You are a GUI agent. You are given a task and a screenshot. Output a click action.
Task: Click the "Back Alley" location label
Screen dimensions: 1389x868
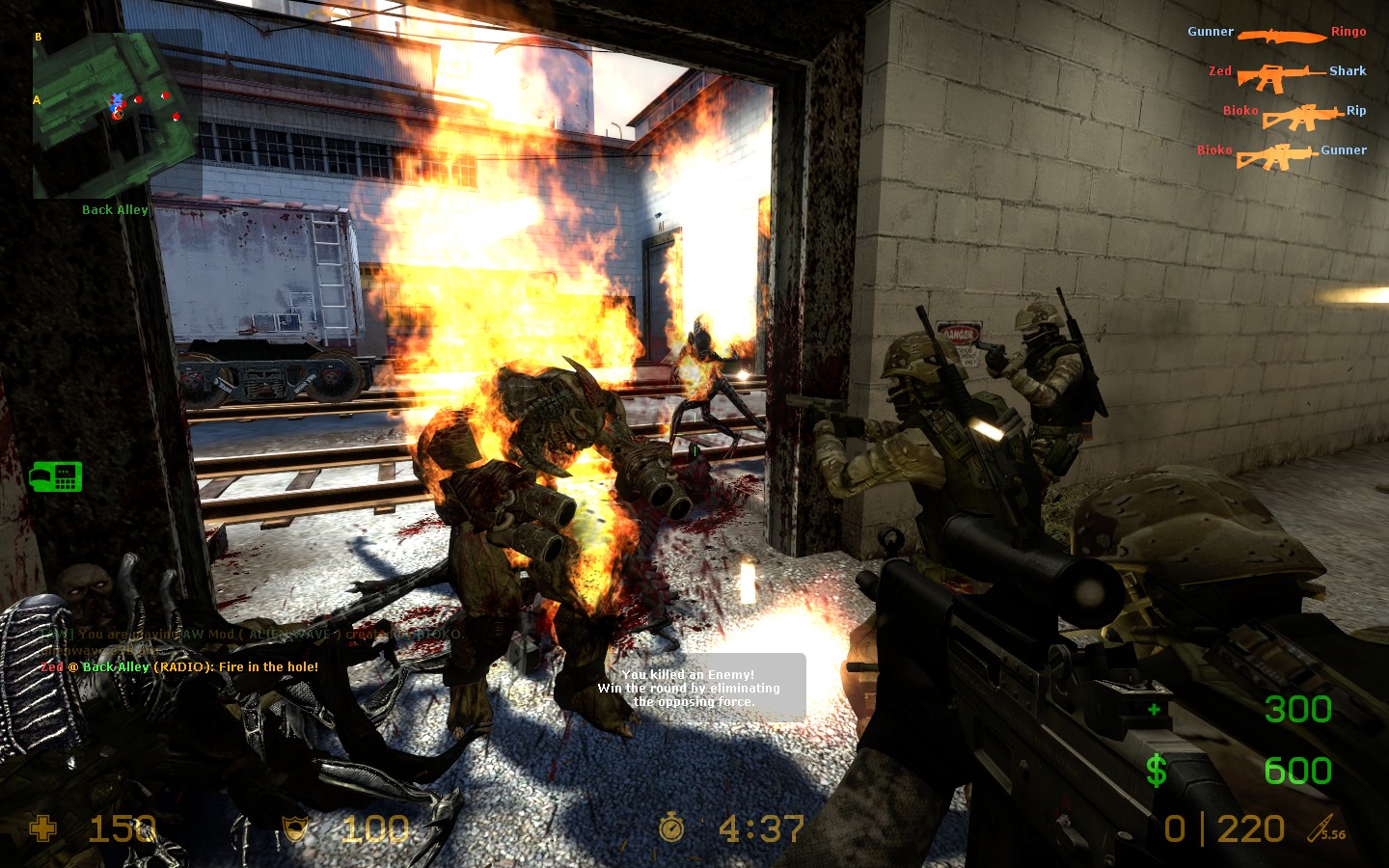coord(115,209)
